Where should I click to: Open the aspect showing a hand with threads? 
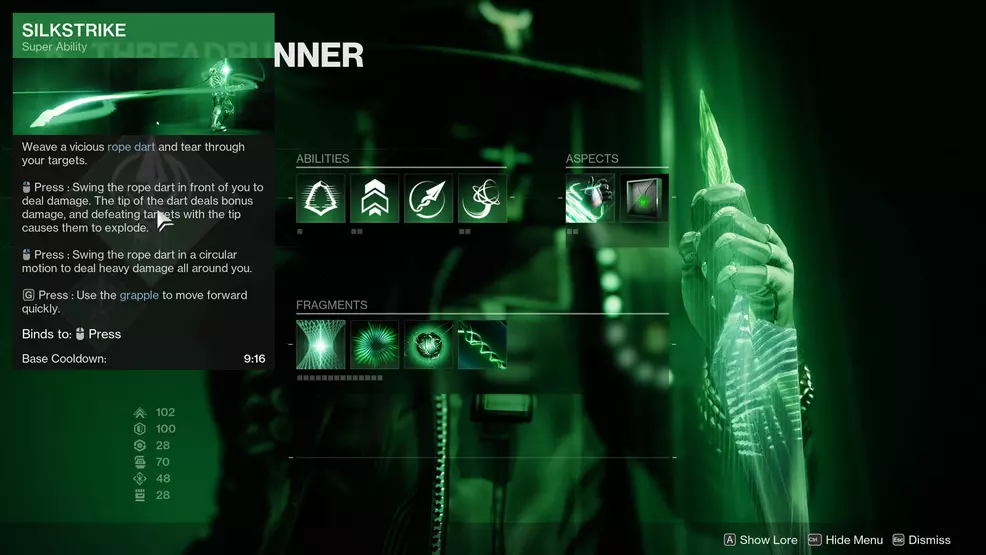pos(590,198)
